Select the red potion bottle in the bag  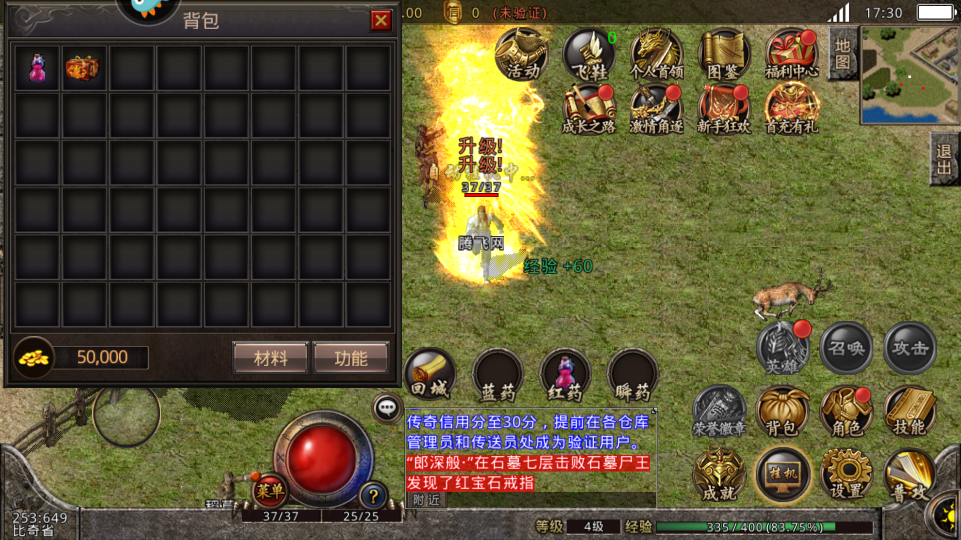click(37, 68)
